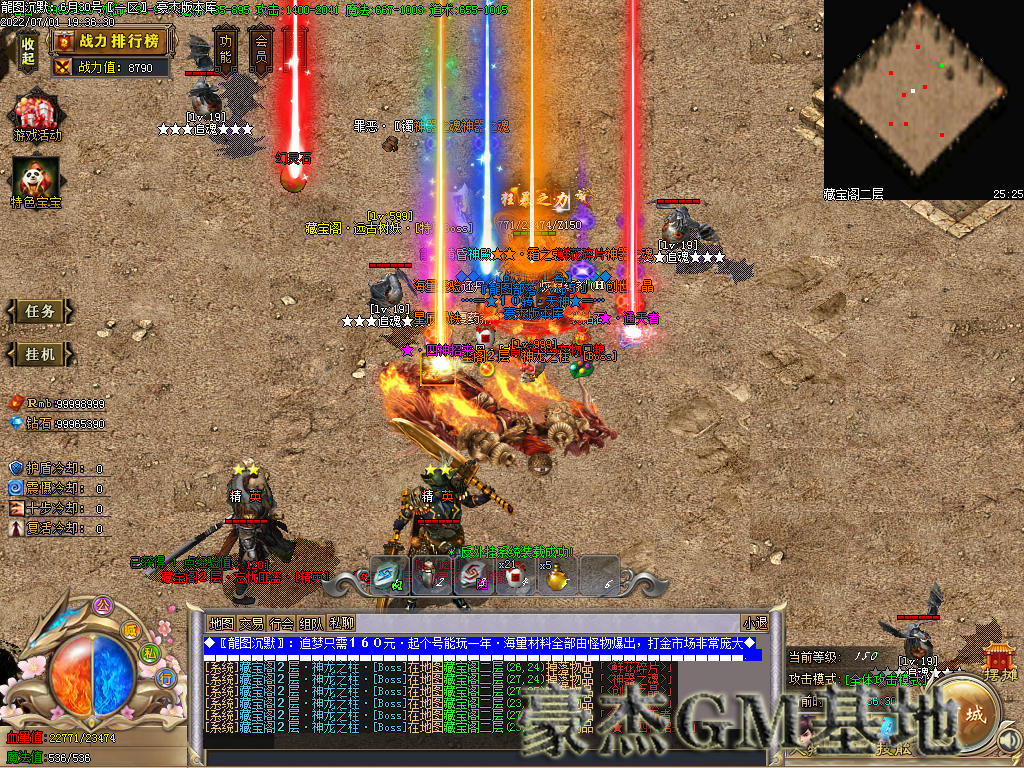This screenshot has width=1024, height=768.
Task: Switch chat to the 交易 tab
Action: point(251,623)
